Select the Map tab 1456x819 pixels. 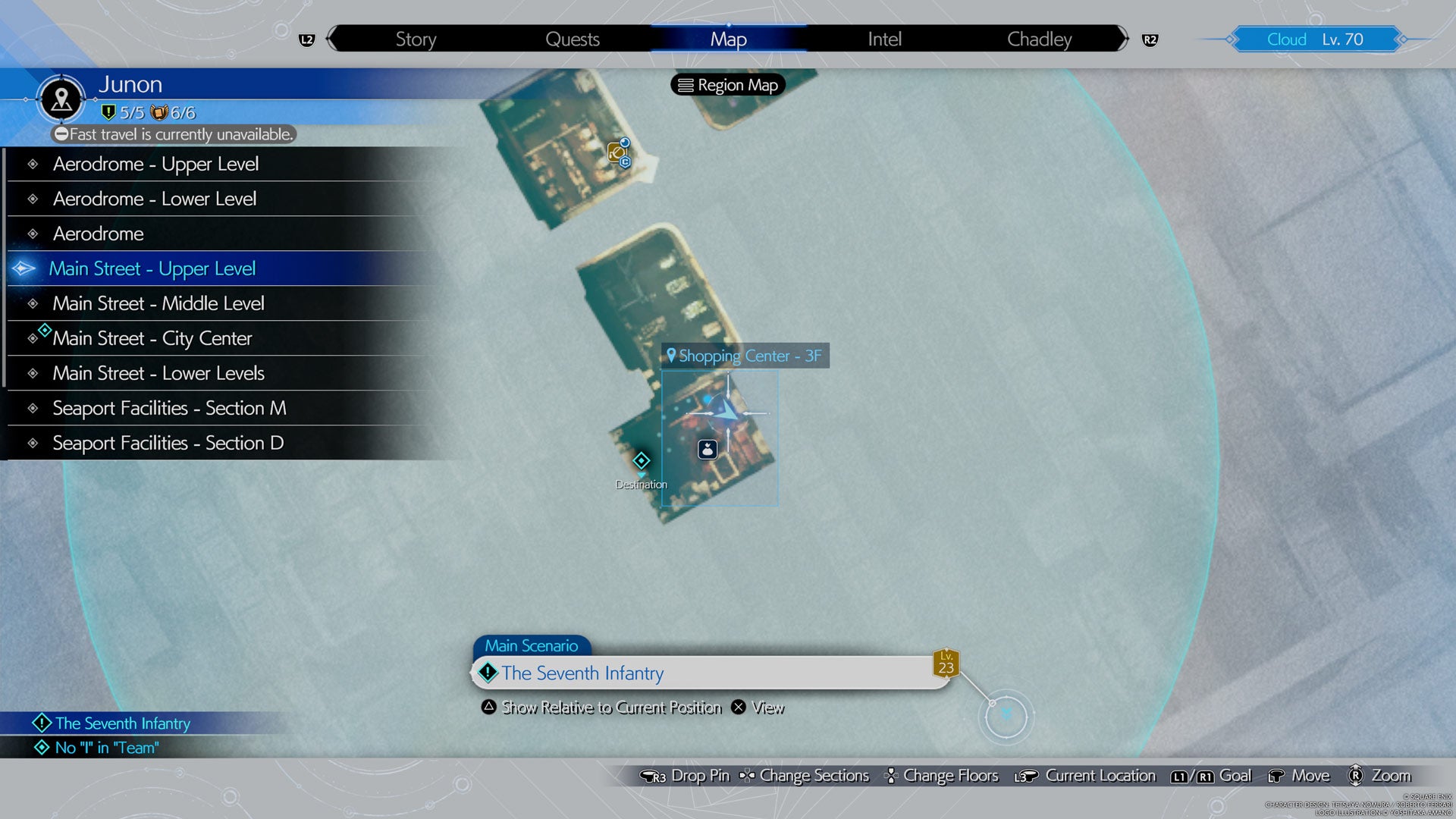coord(728,39)
